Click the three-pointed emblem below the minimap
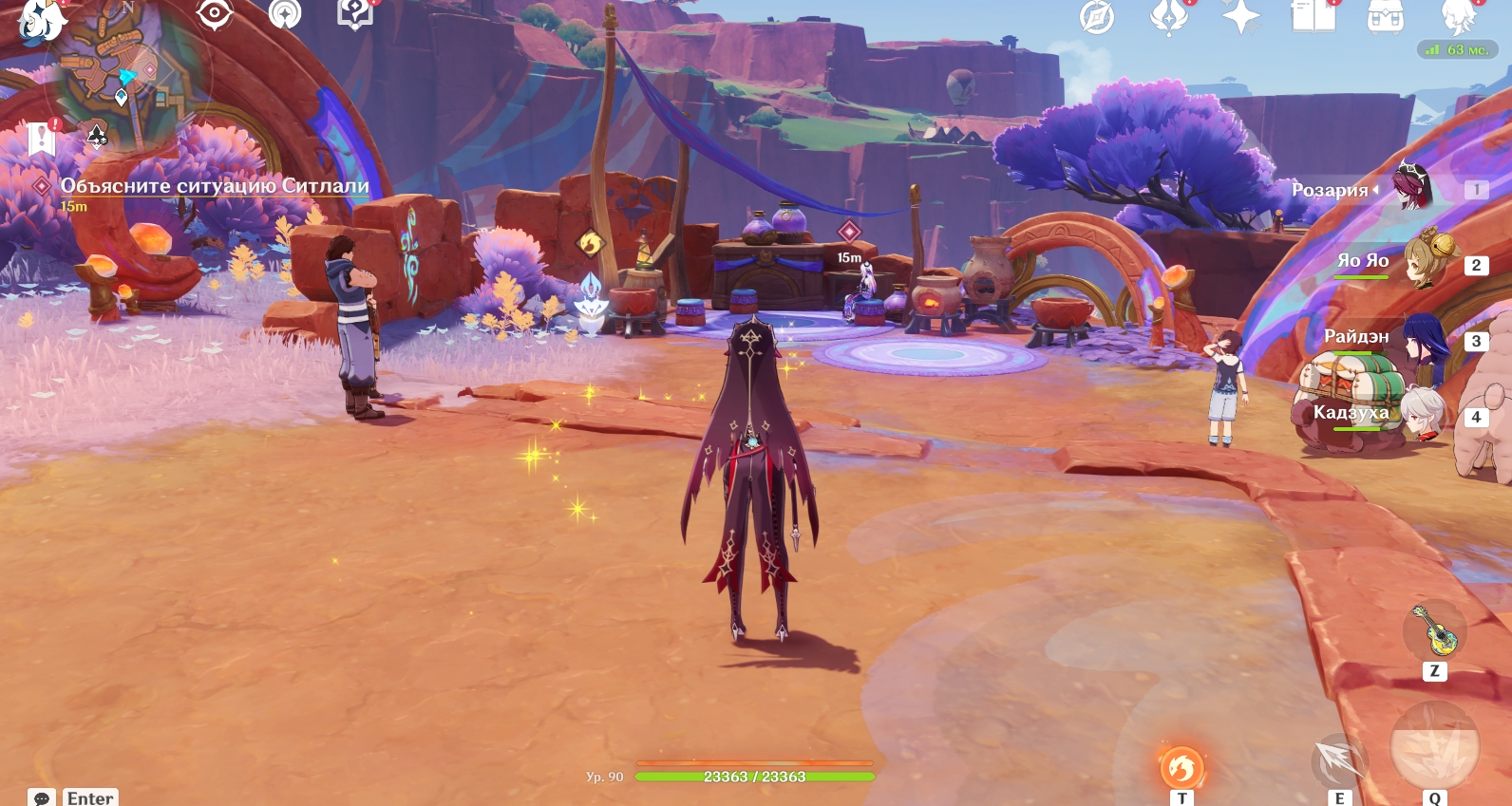 97,138
